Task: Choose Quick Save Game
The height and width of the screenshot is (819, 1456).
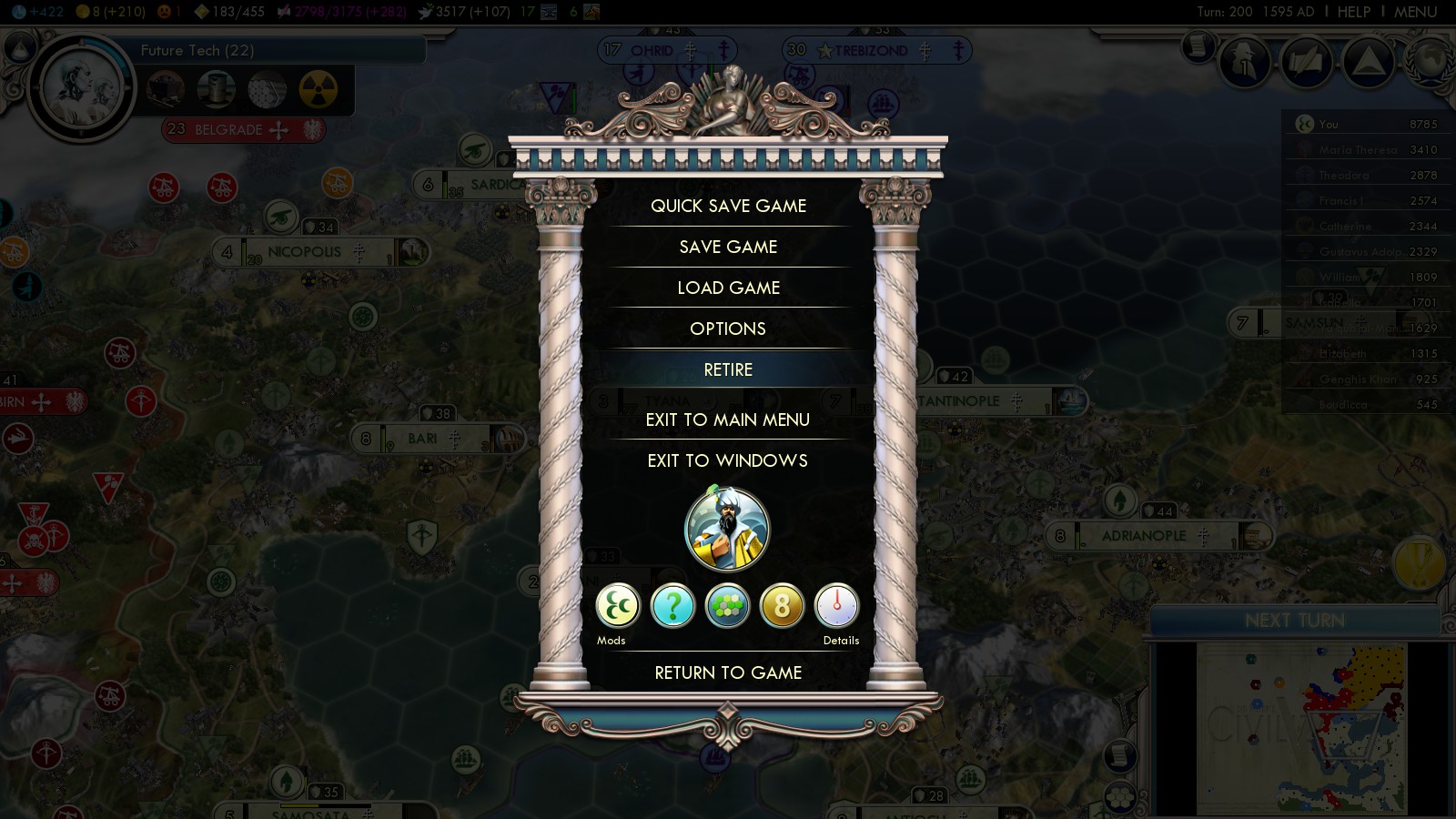Action: click(x=728, y=206)
